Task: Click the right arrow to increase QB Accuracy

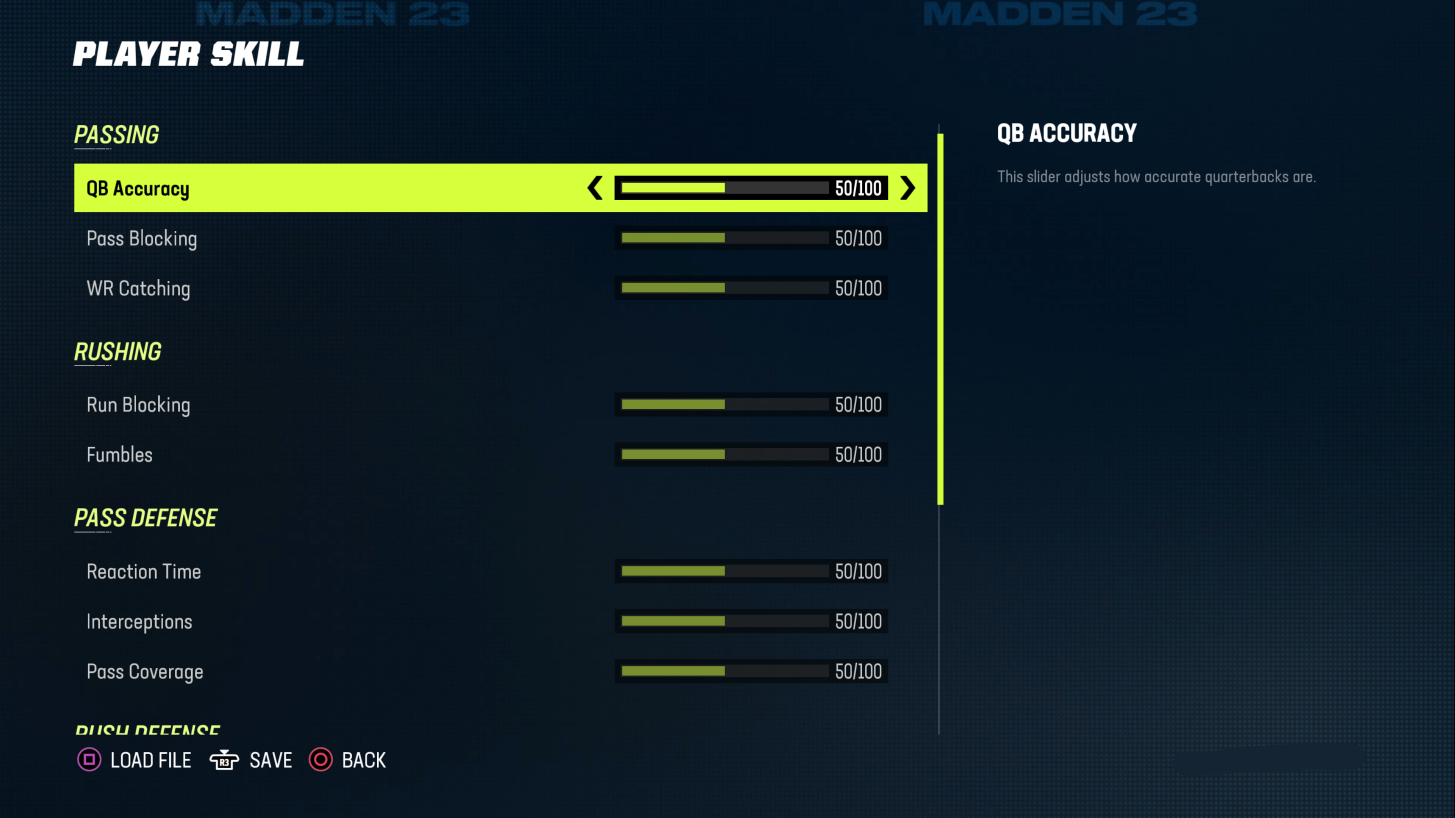Action: 907,187
